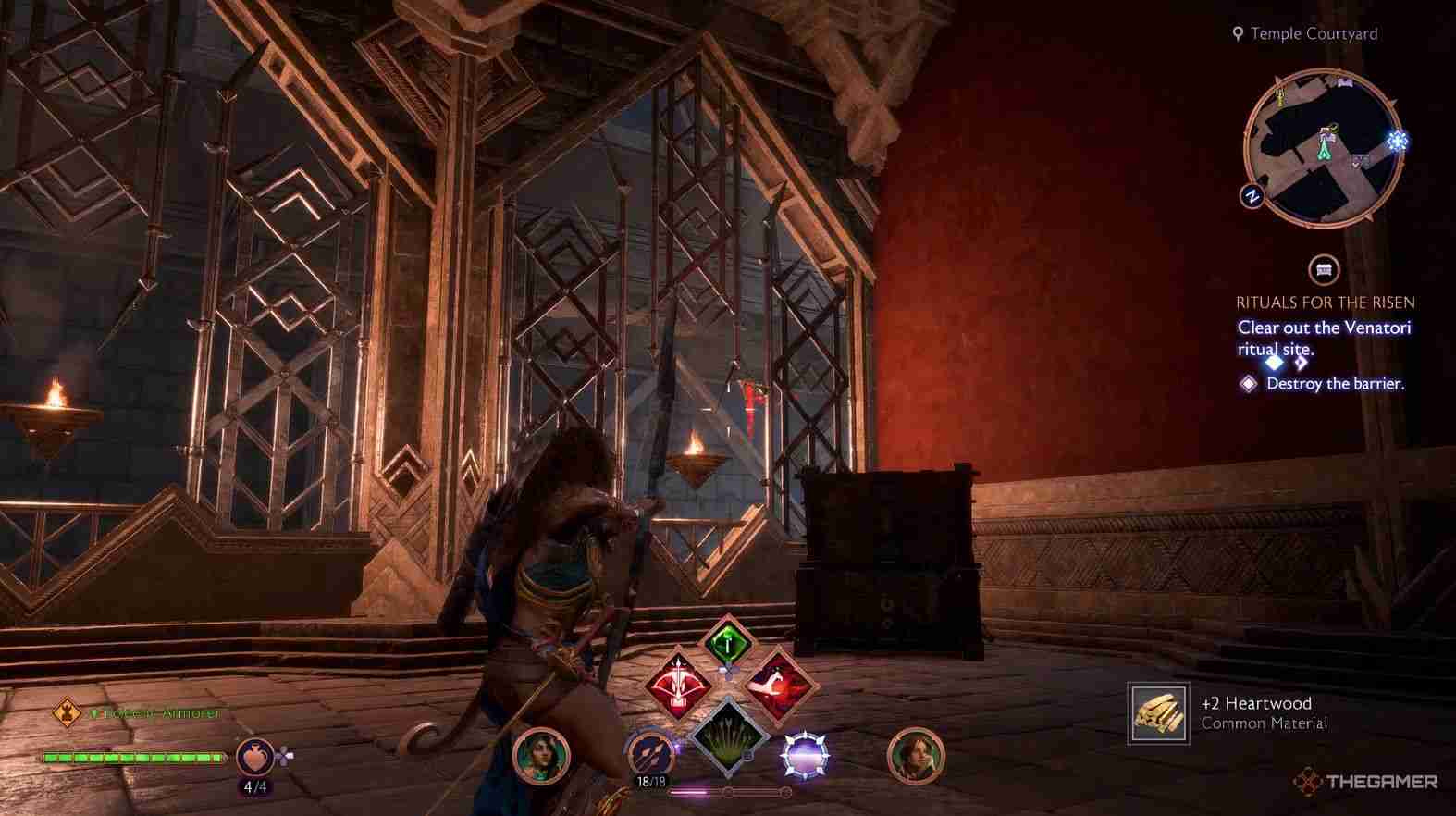Expand the Rituals For The Risen quest entry
This screenshot has height=816, width=1456.
[x=1323, y=302]
